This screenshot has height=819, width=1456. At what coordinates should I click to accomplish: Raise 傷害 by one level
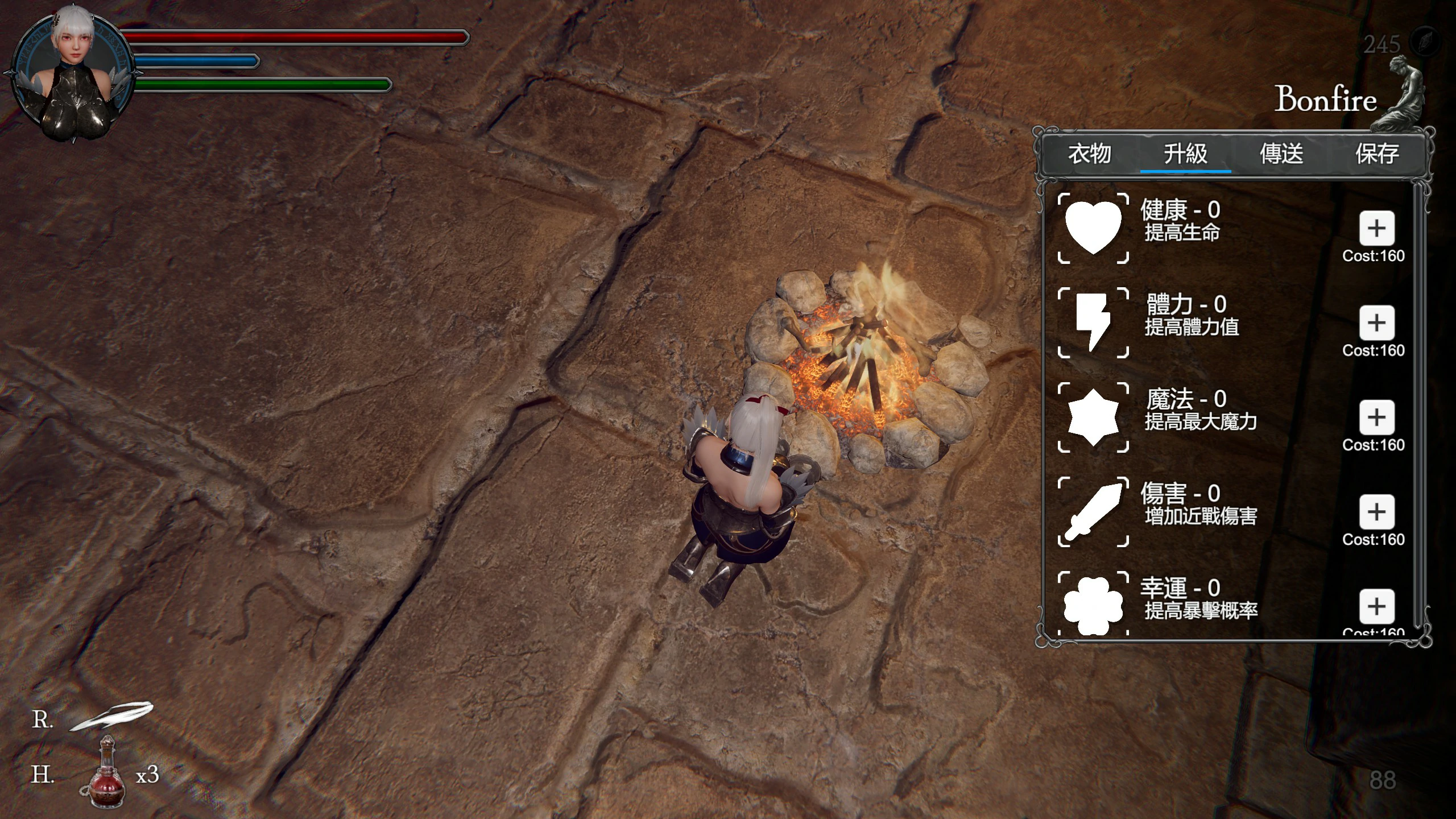[1376, 512]
